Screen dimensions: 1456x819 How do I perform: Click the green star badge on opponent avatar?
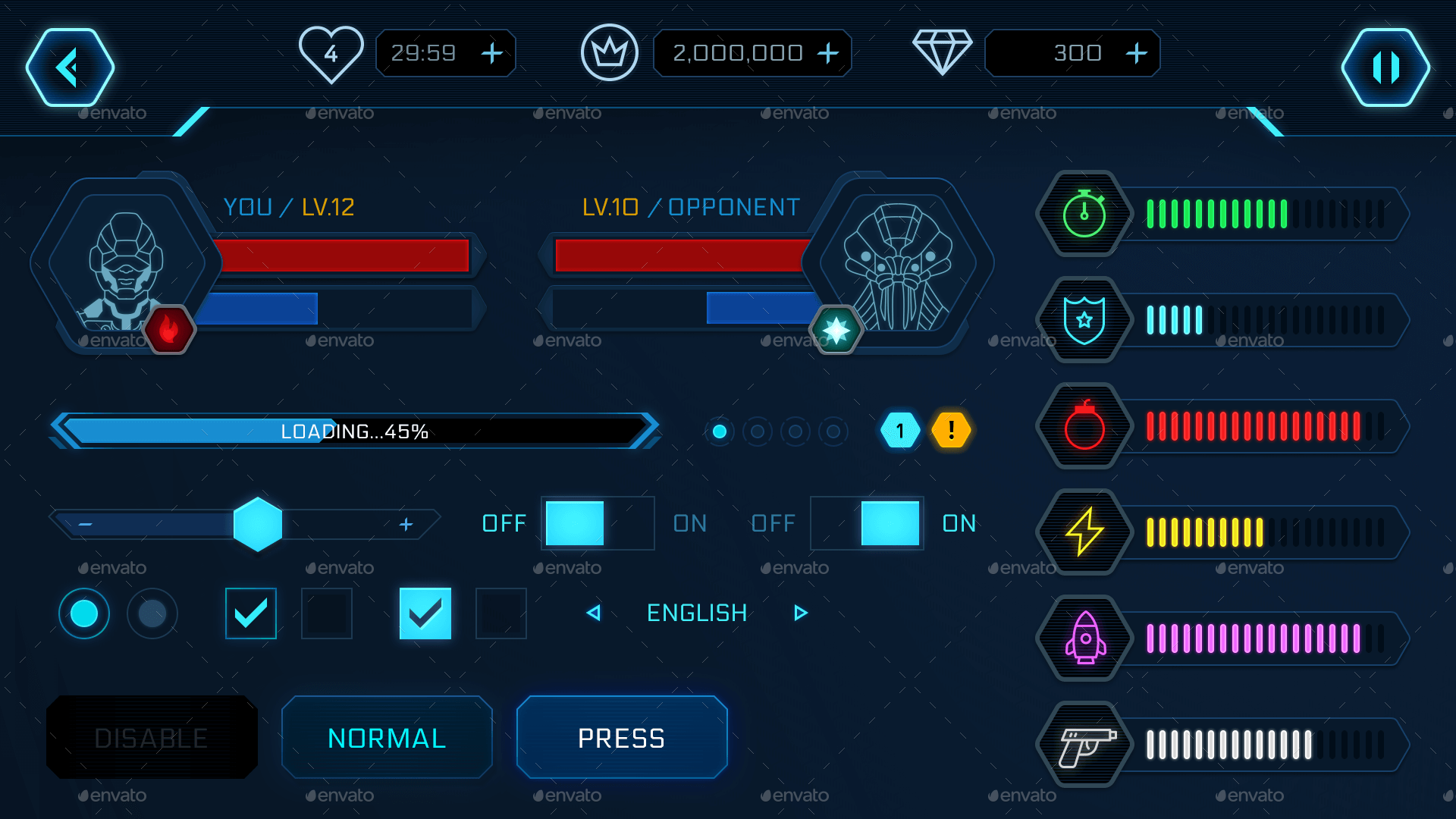coord(837,329)
